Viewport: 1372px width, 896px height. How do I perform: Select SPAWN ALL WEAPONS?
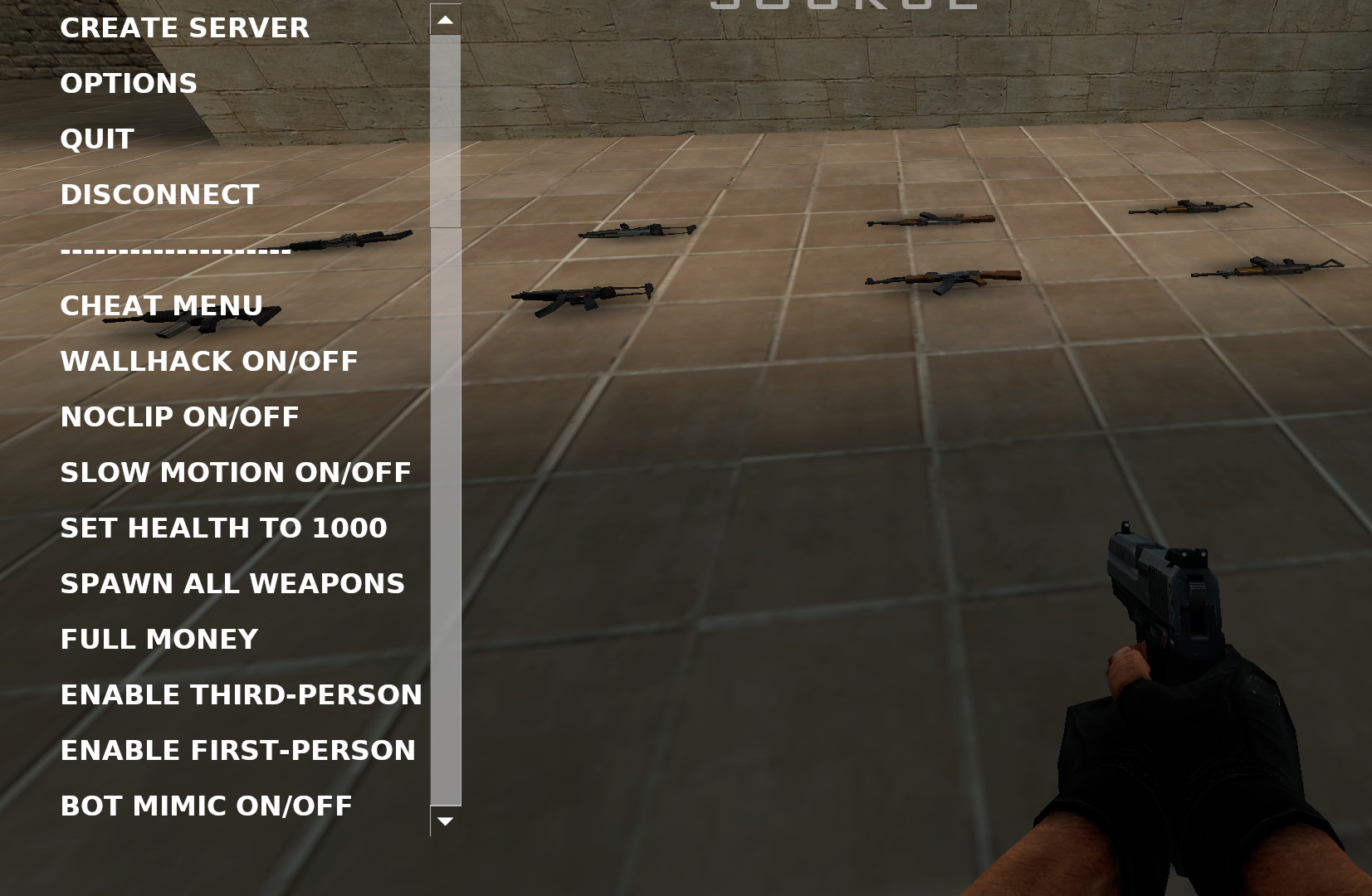tap(232, 583)
